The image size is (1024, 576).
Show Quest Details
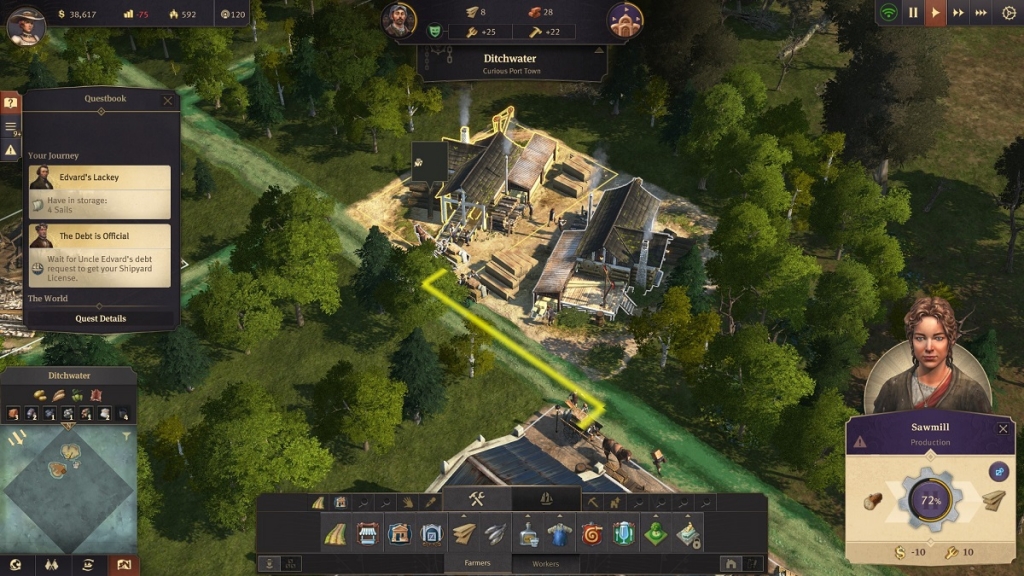101,319
